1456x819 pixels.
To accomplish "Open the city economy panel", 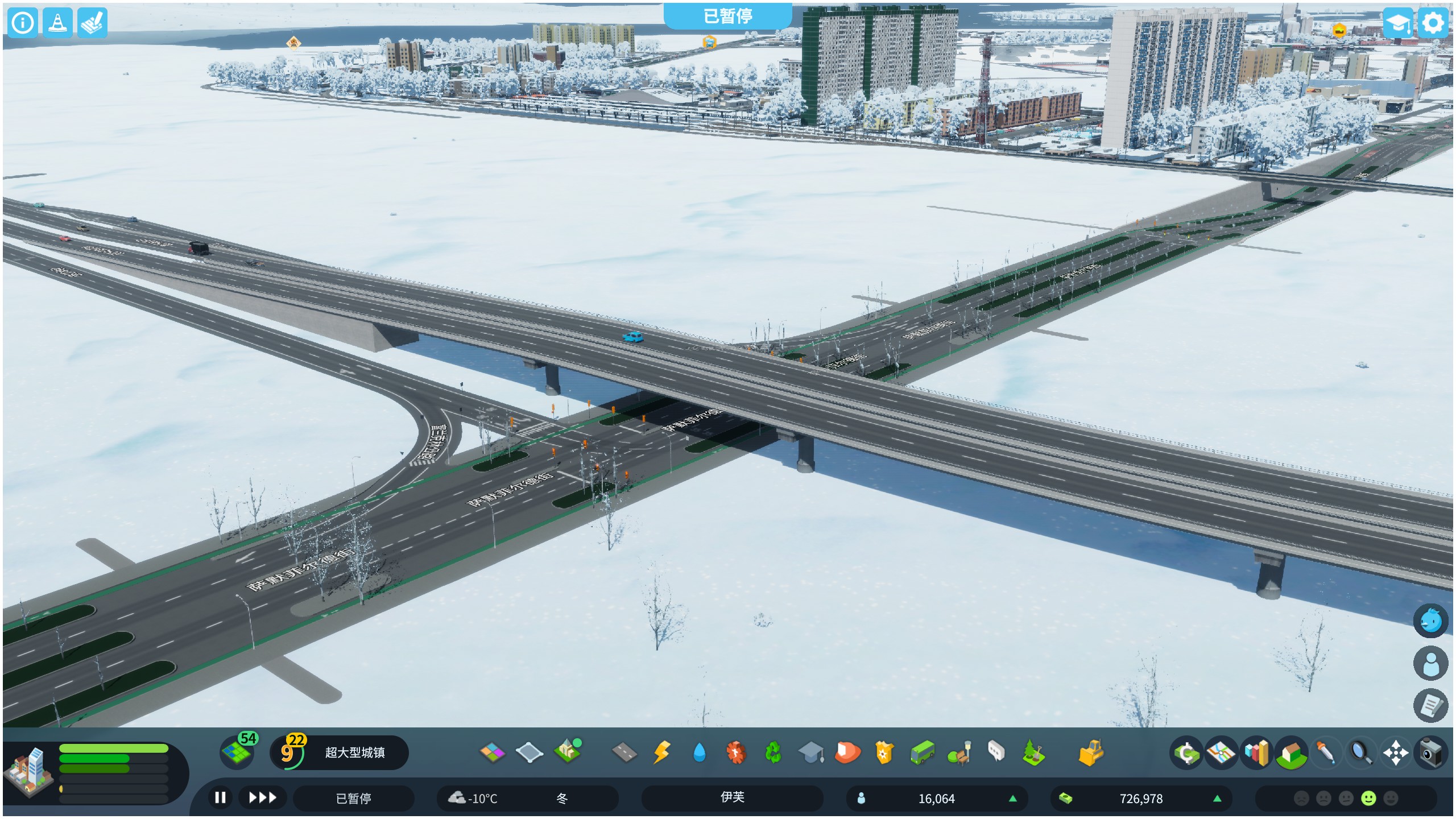I will [x=1186, y=753].
